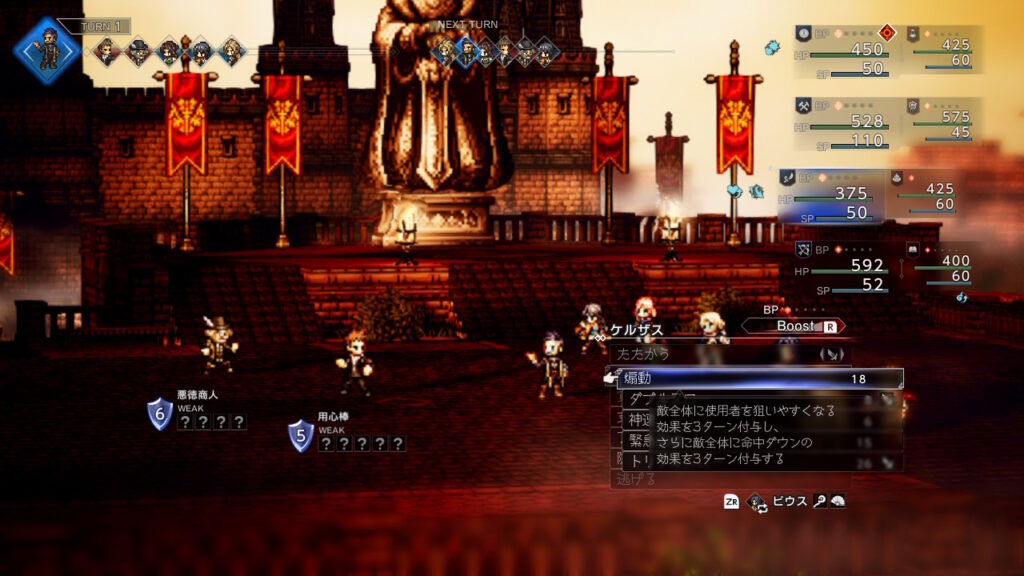
Task: Target the 用心棒 enemy with shield 5
Action: (x=353, y=360)
